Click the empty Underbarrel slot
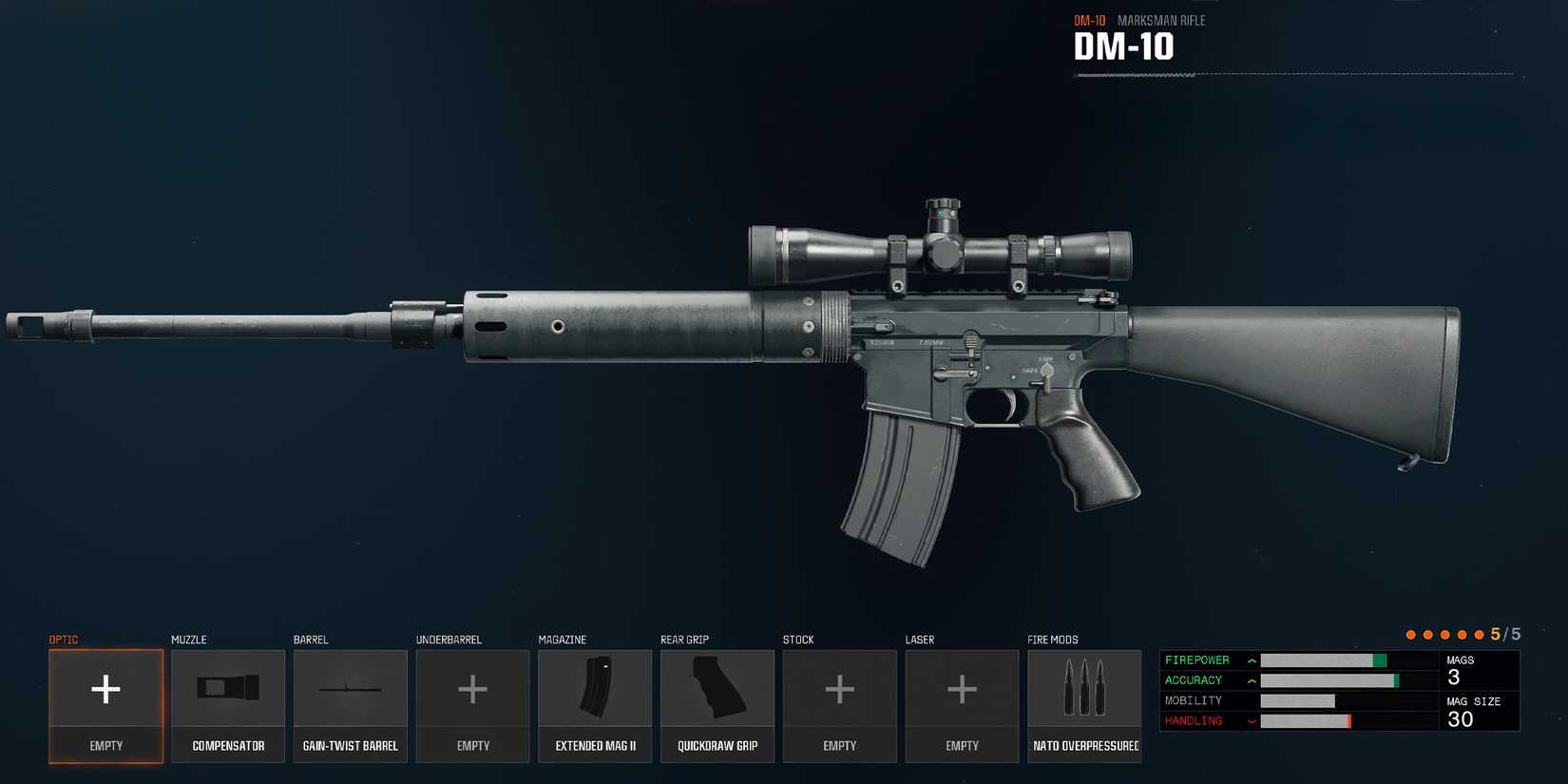This screenshot has height=784, width=1568. (x=472, y=703)
